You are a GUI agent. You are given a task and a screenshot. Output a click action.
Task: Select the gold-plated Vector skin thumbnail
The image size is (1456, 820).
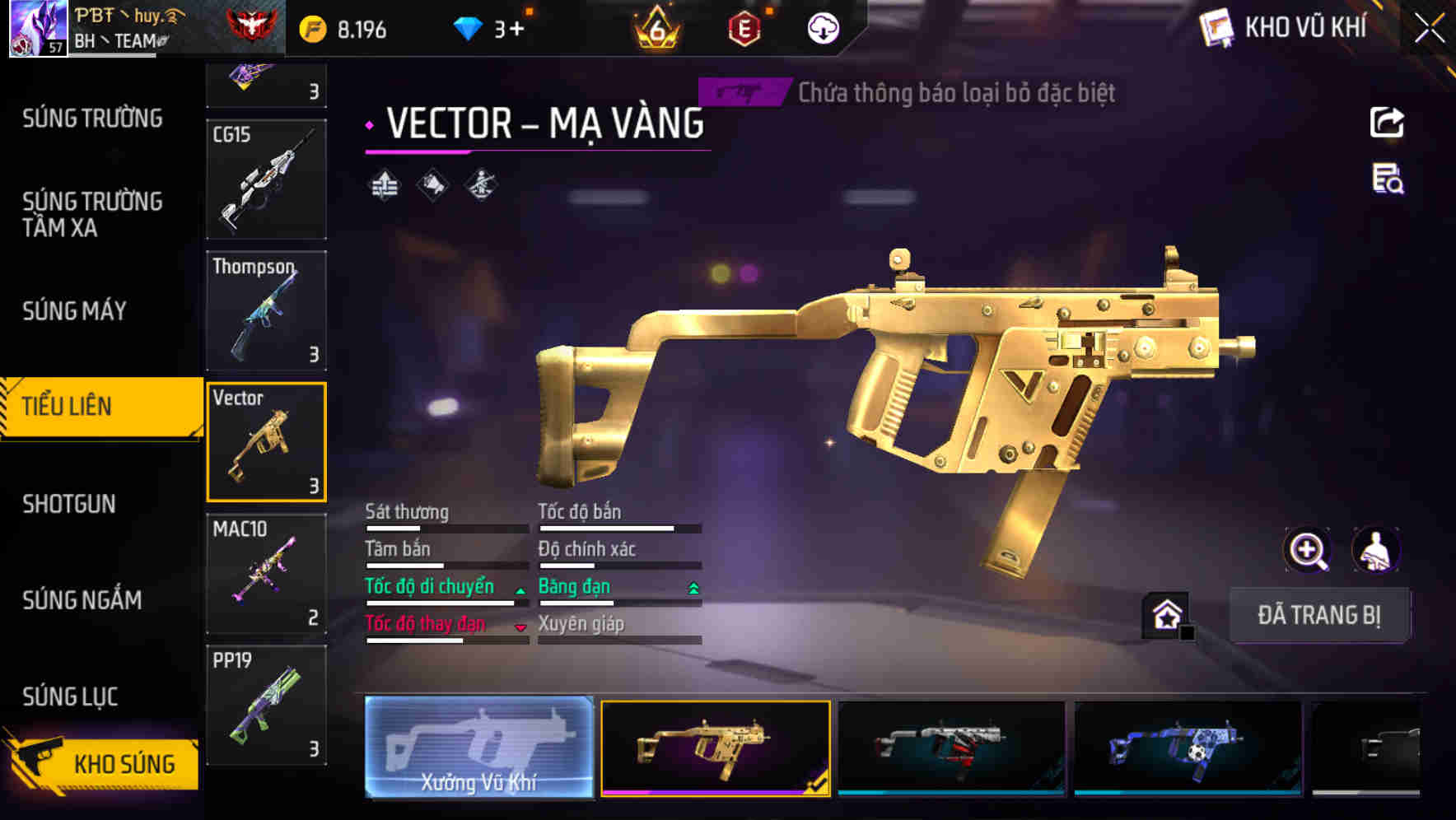(x=715, y=748)
